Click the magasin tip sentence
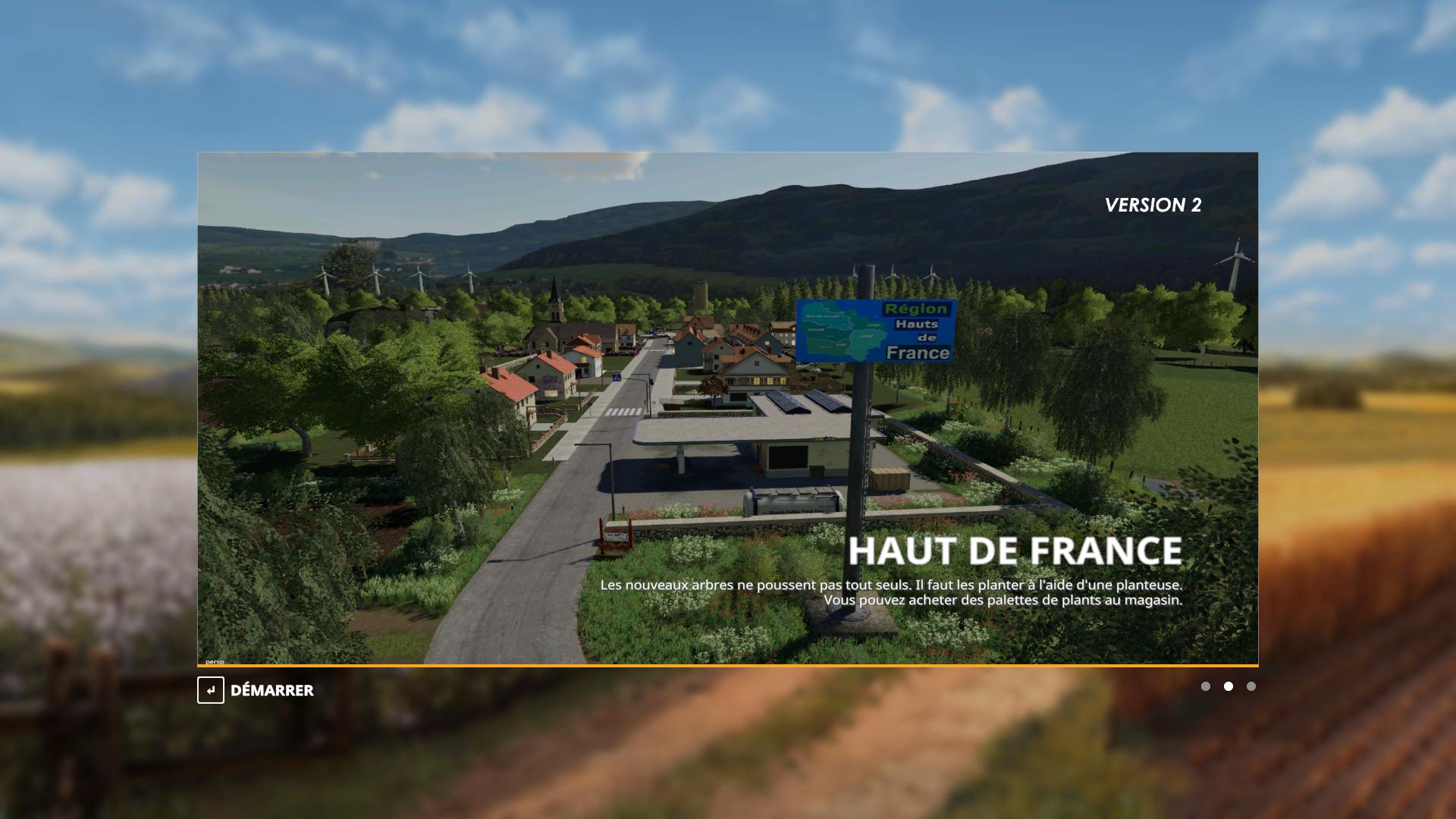 coord(1006,598)
